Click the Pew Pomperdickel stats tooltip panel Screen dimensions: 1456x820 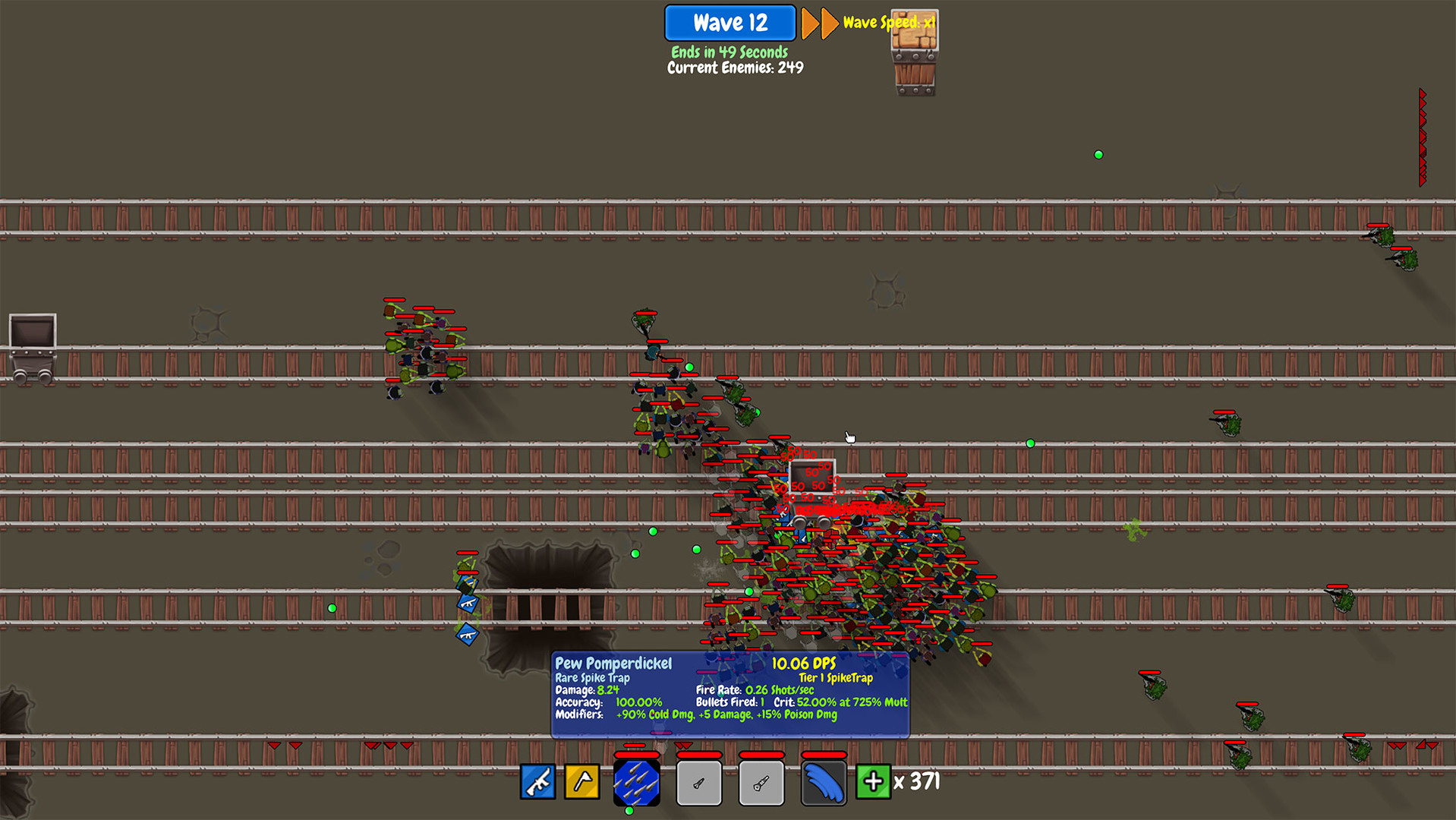[729, 695]
